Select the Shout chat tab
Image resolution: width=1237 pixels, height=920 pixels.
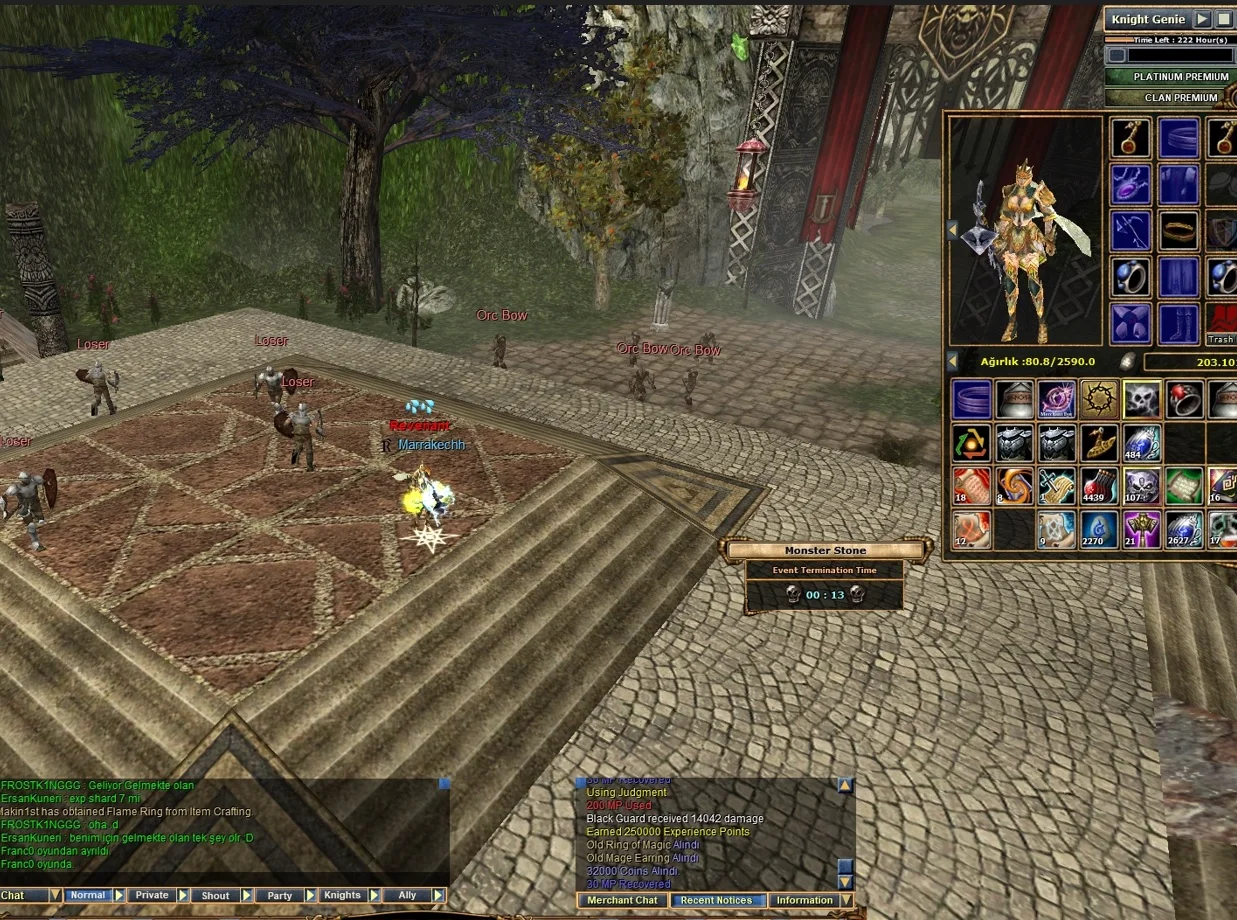coord(215,895)
